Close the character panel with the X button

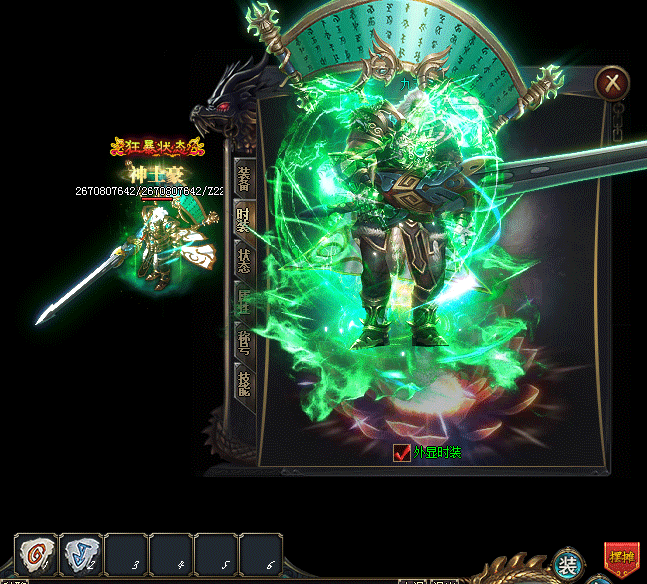(x=612, y=82)
